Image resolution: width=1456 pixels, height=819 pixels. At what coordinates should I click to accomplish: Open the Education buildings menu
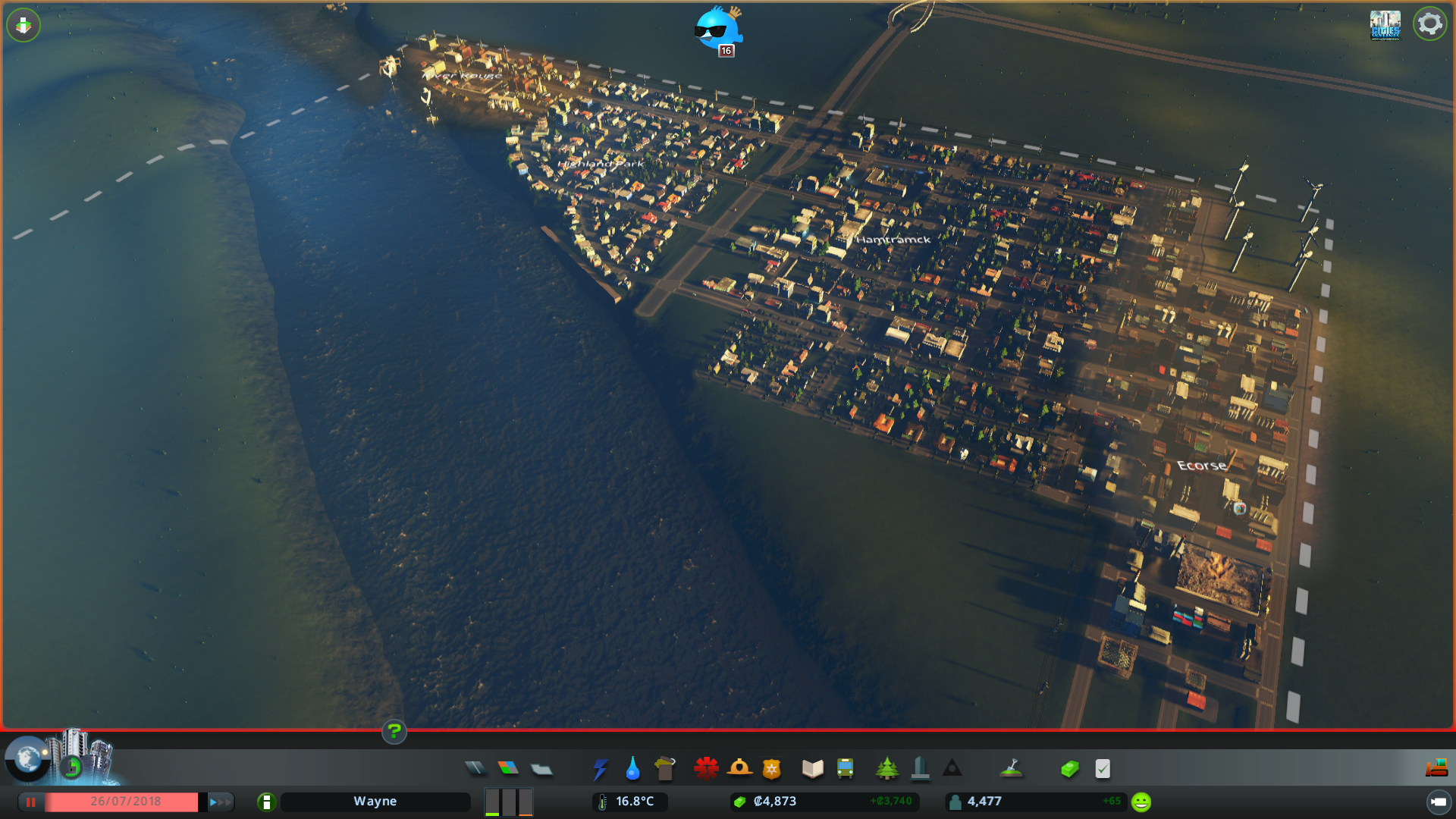coord(811,768)
